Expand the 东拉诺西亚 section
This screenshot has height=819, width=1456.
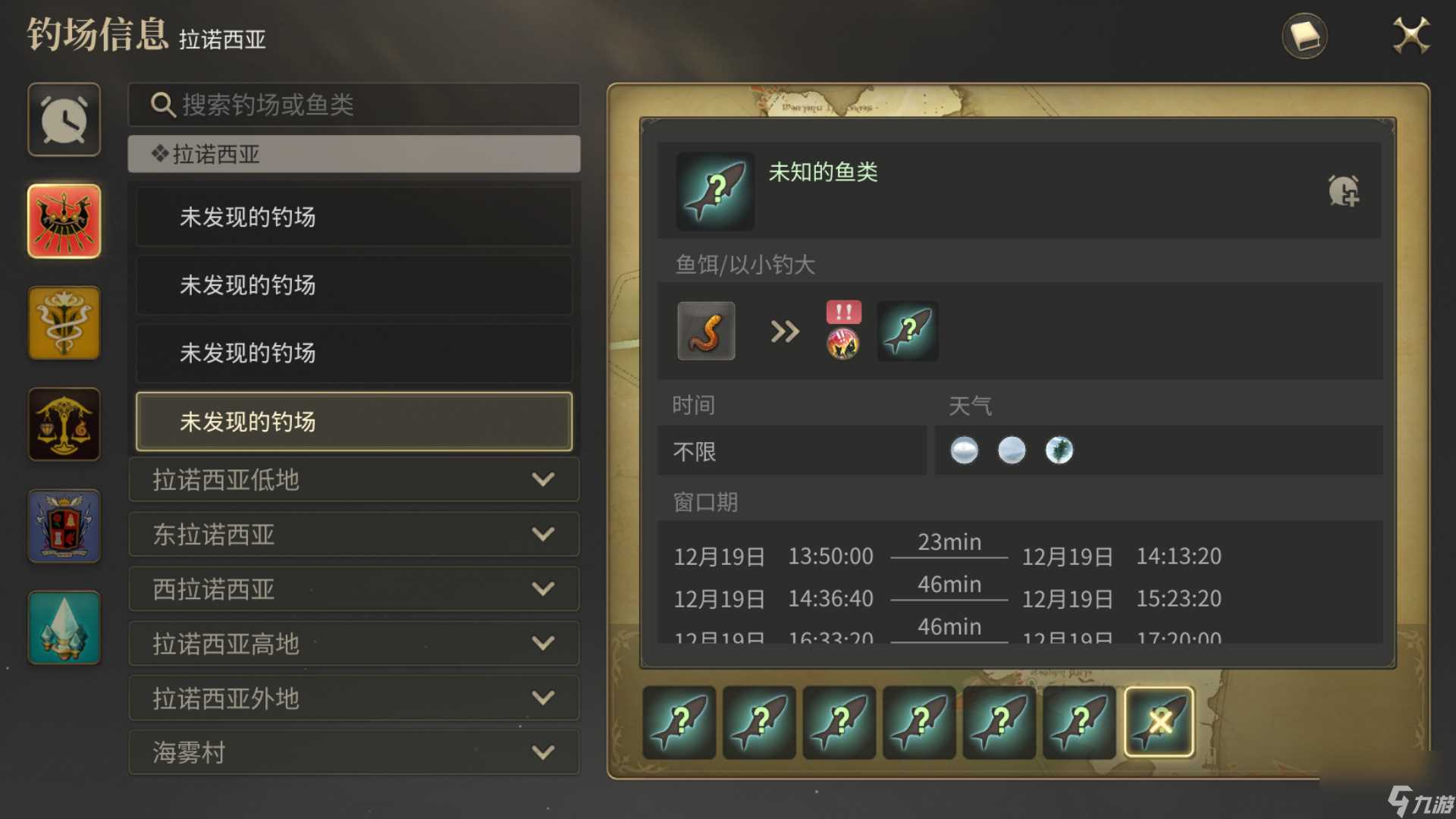pyautogui.click(x=353, y=535)
